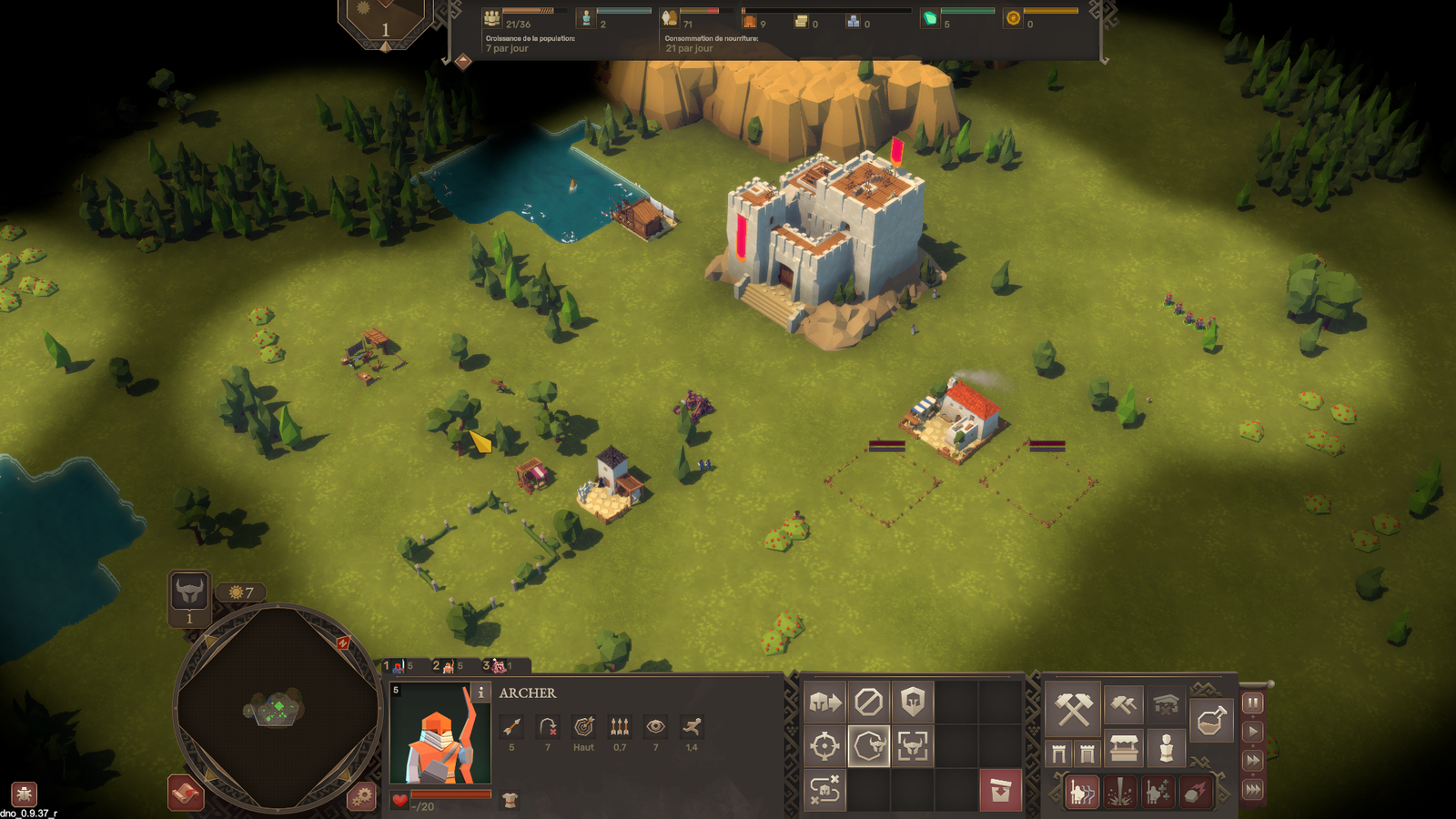Activate the stop command circle-slash icon

[869, 702]
